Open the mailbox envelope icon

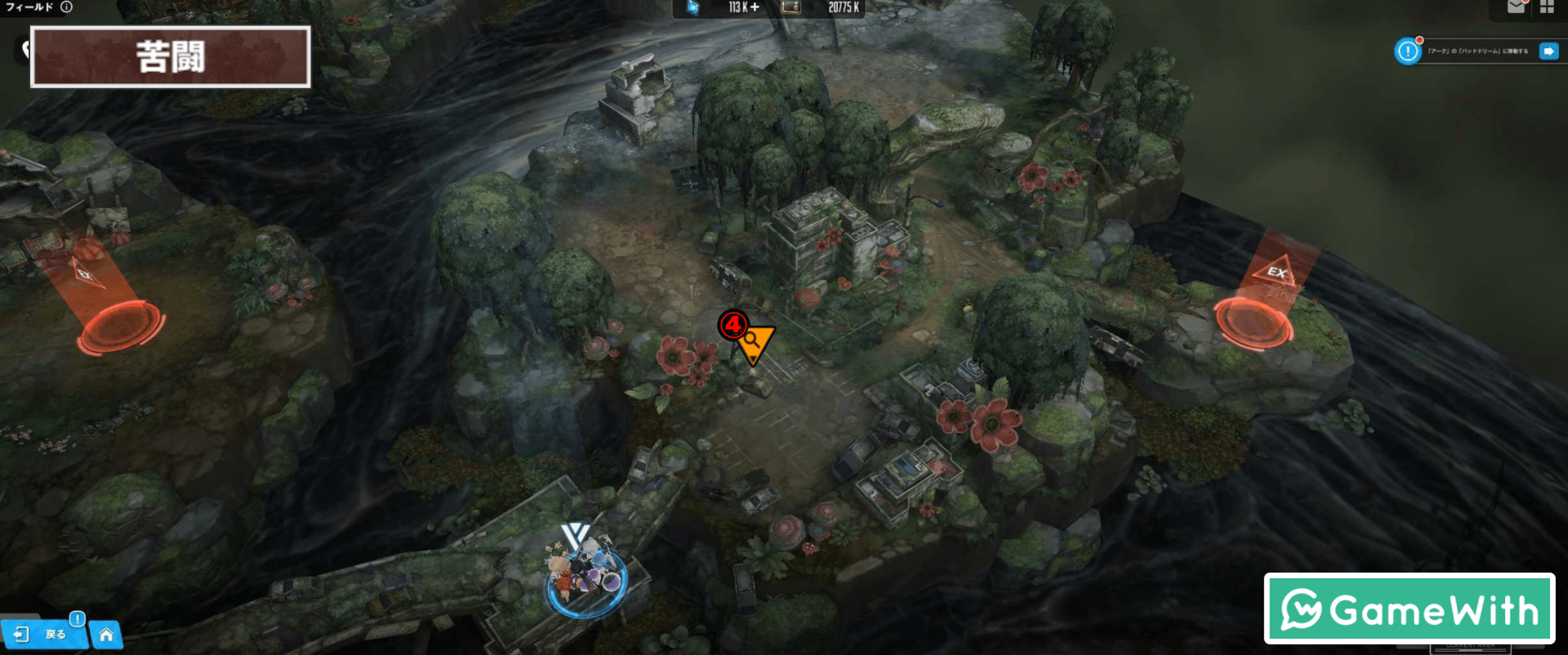point(1516,7)
